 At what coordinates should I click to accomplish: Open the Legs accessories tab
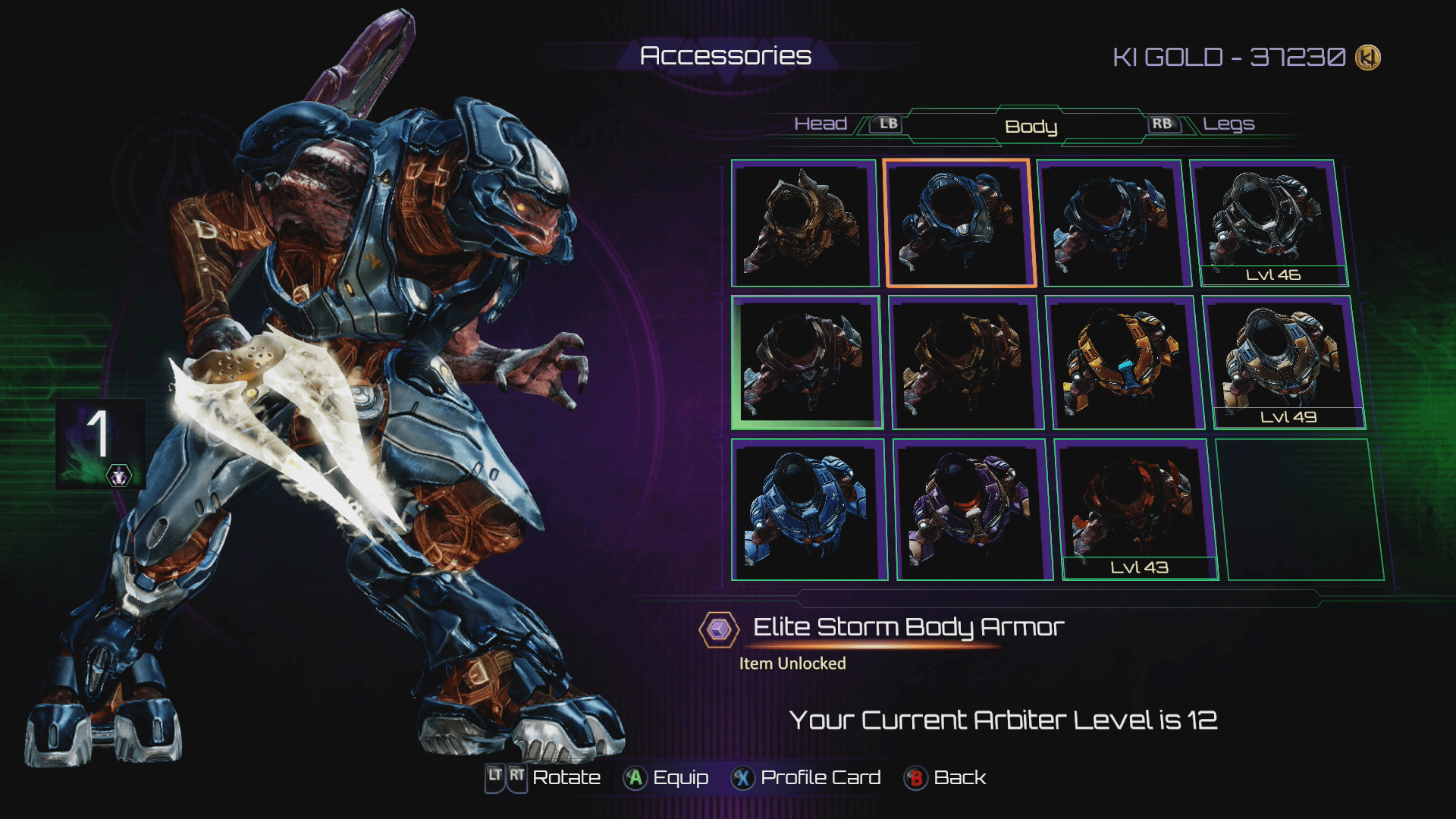(1228, 124)
